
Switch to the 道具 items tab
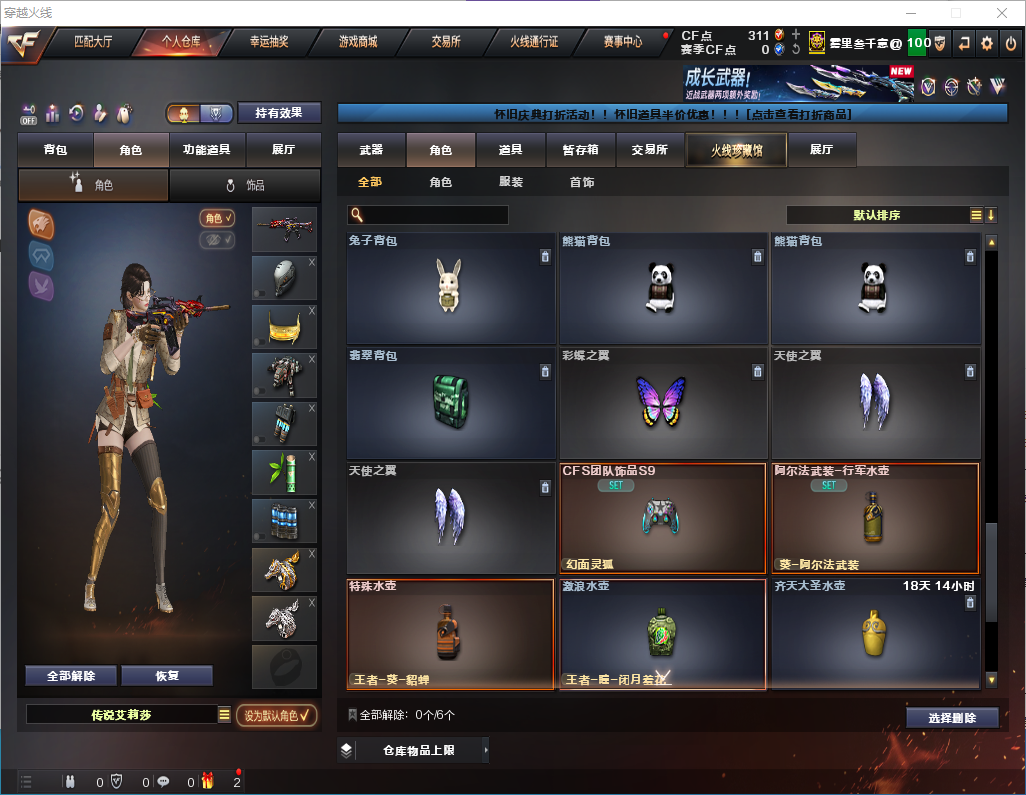pyautogui.click(x=511, y=150)
